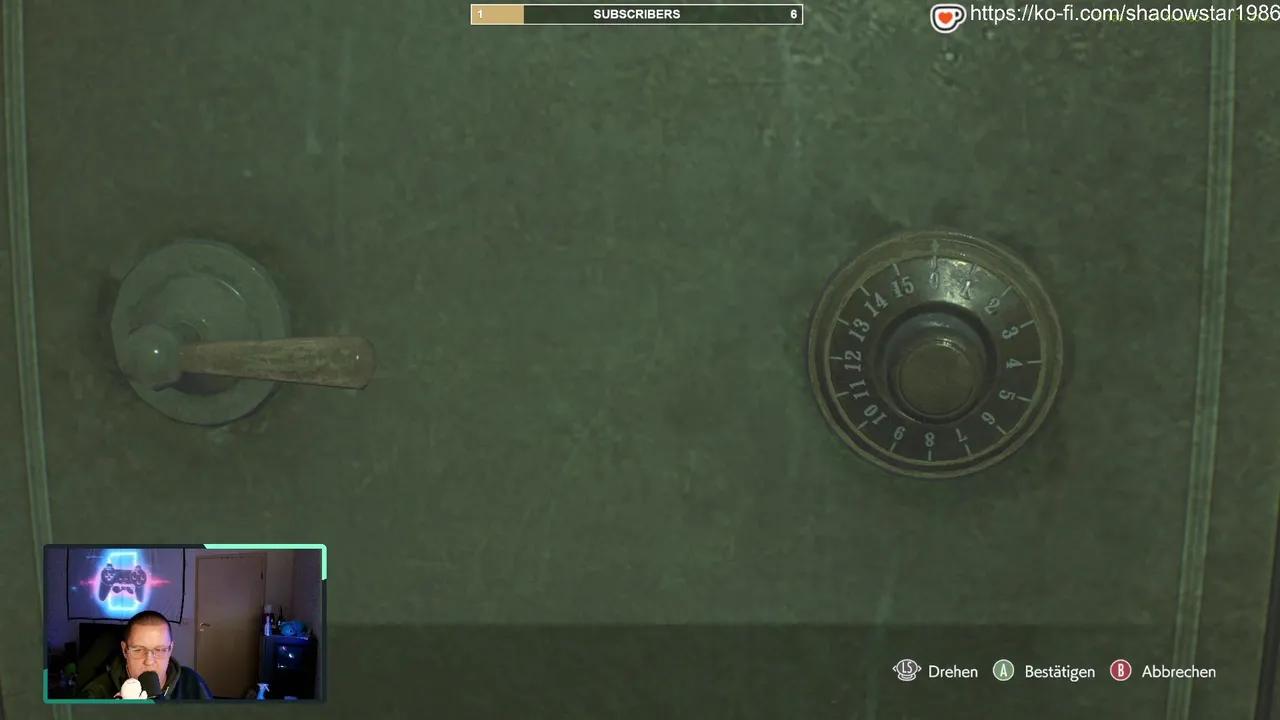
Task: Click the webcam overlay thumbnail
Action: [185, 622]
